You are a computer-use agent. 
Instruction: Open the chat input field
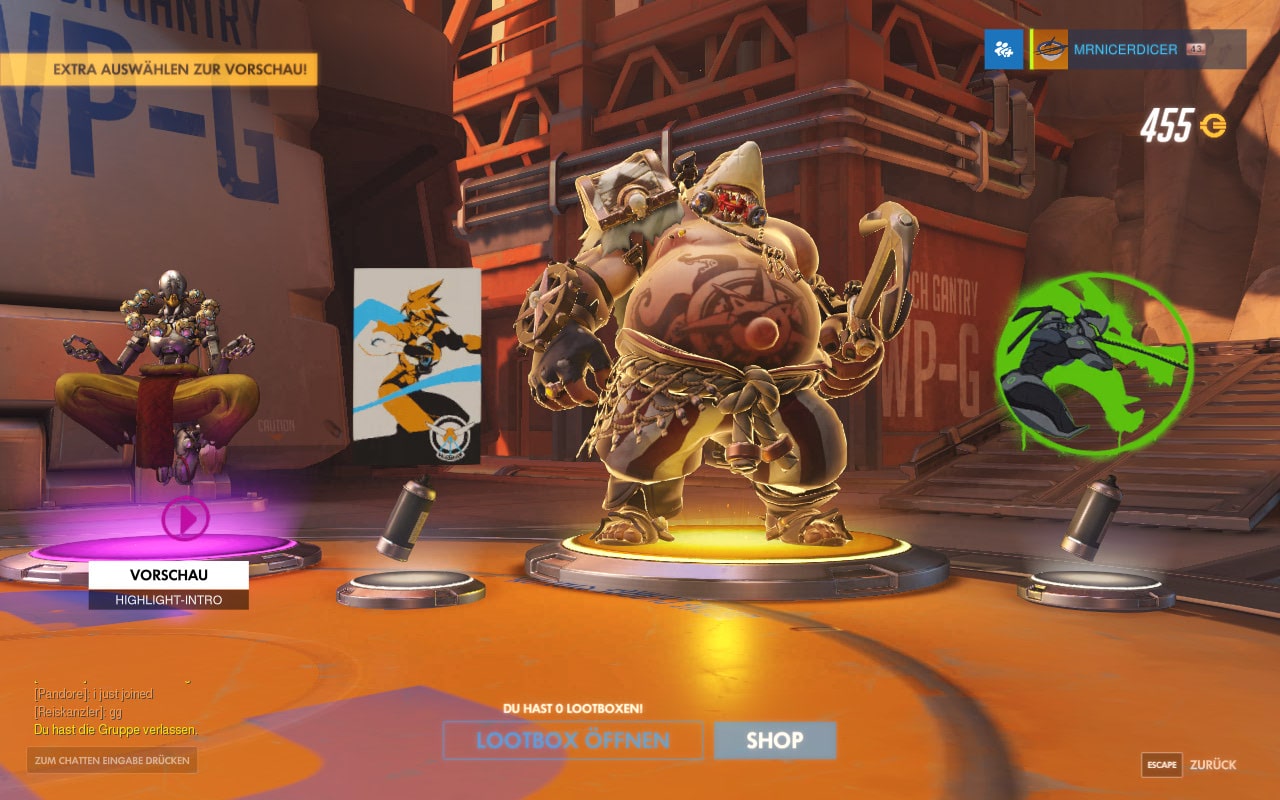tap(112, 760)
